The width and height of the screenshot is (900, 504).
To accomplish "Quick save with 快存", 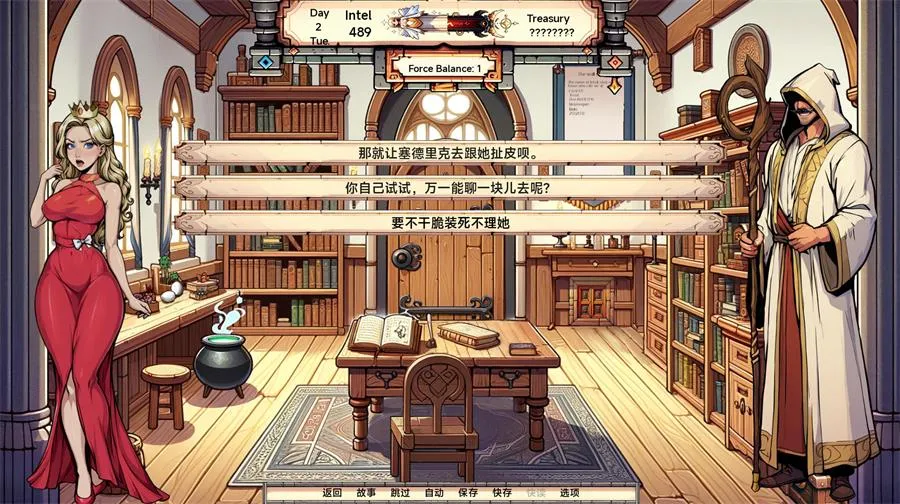I will (x=502, y=493).
